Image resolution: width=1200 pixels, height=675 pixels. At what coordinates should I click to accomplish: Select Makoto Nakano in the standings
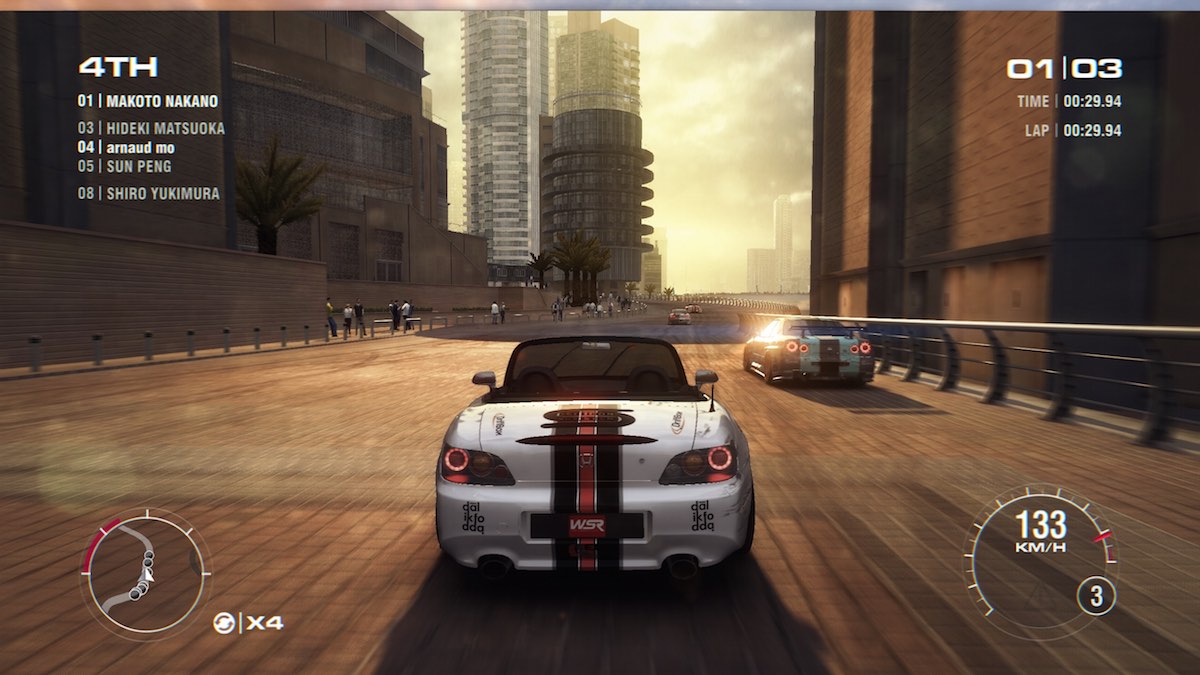148,101
